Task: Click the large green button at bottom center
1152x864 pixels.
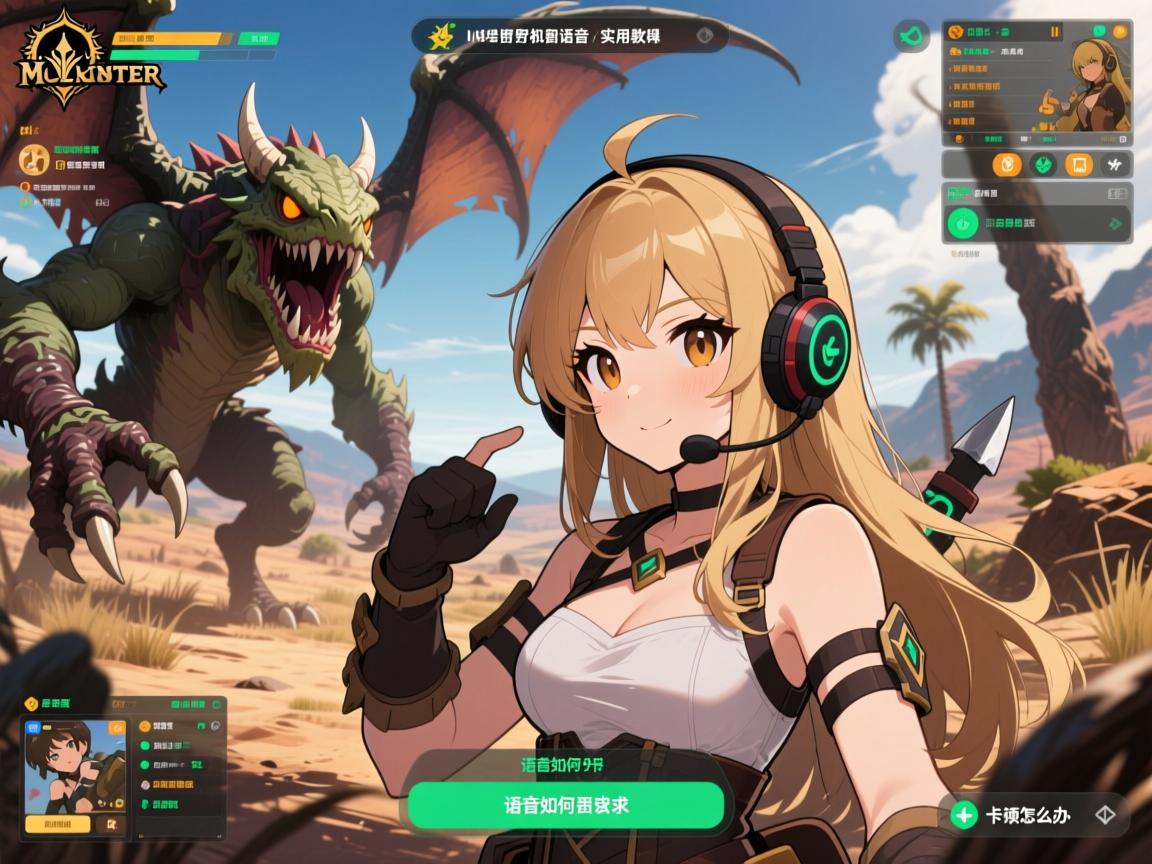Action: point(565,805)
